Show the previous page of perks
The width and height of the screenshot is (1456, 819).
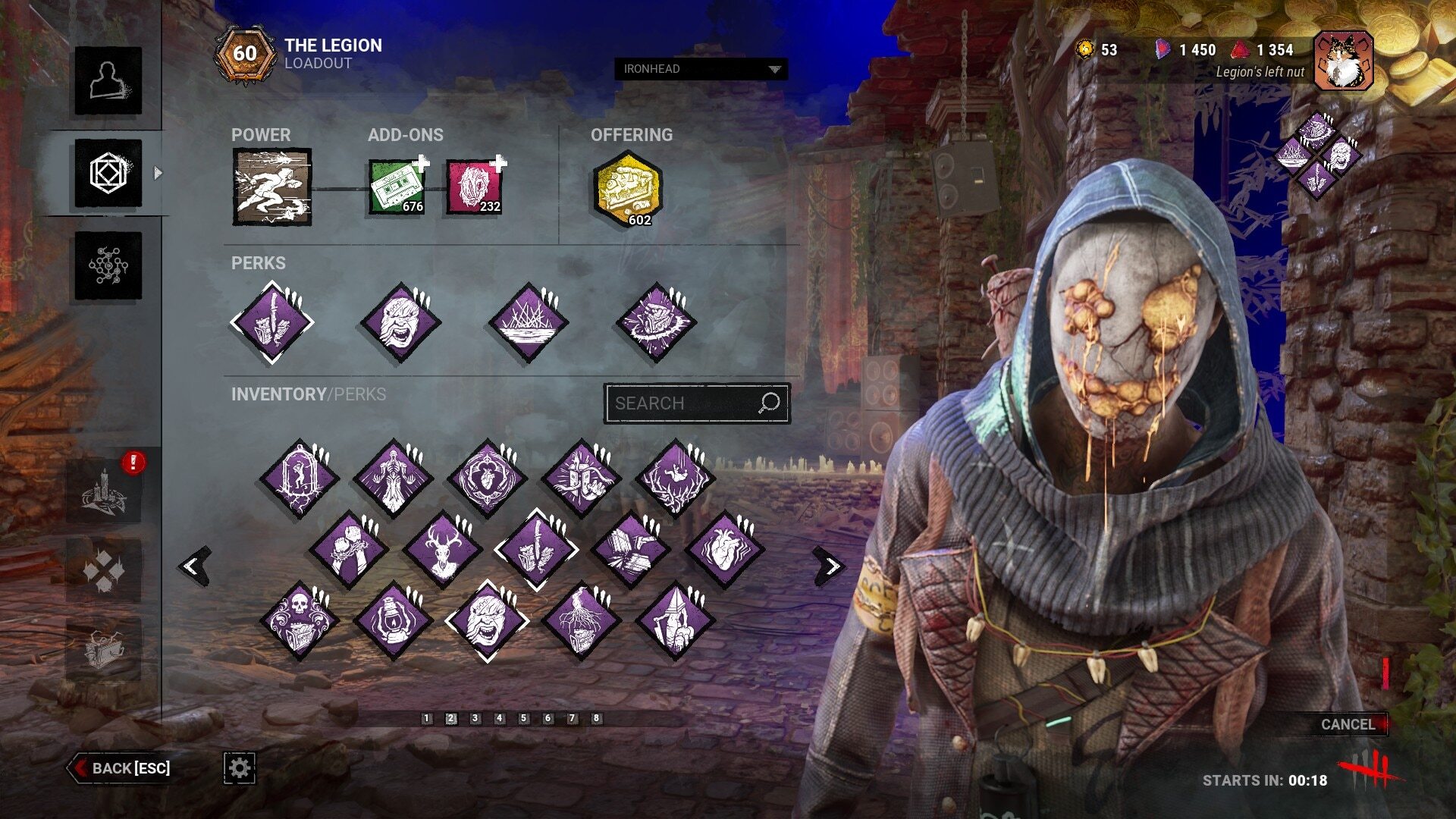[x=195, y=566]
